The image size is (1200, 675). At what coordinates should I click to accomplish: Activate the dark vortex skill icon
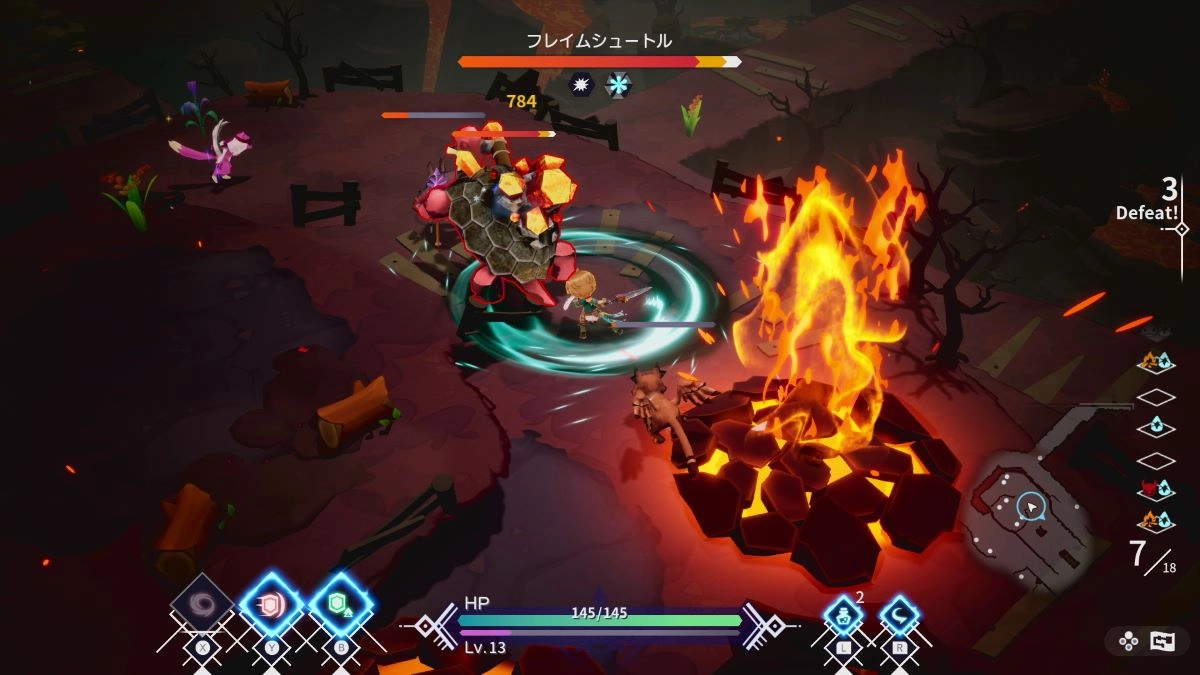[x=203, y=605]
